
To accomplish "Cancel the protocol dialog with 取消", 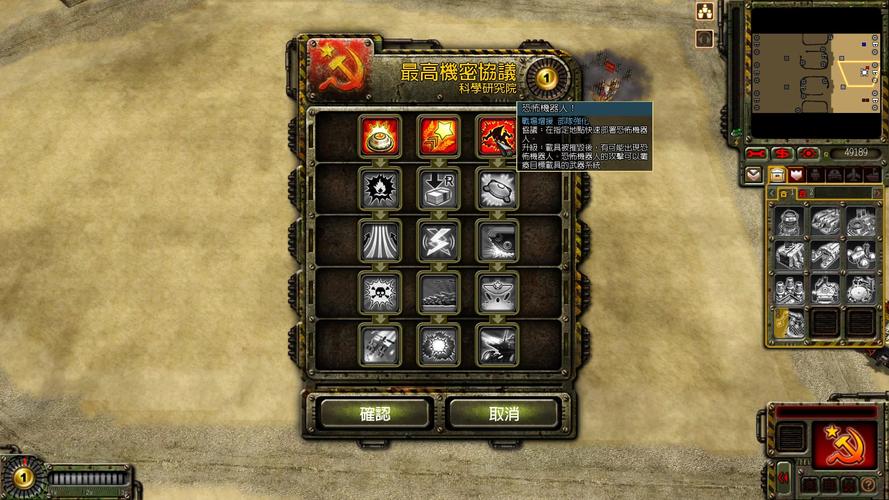I will pyautogui.click(x=503, y=413).
